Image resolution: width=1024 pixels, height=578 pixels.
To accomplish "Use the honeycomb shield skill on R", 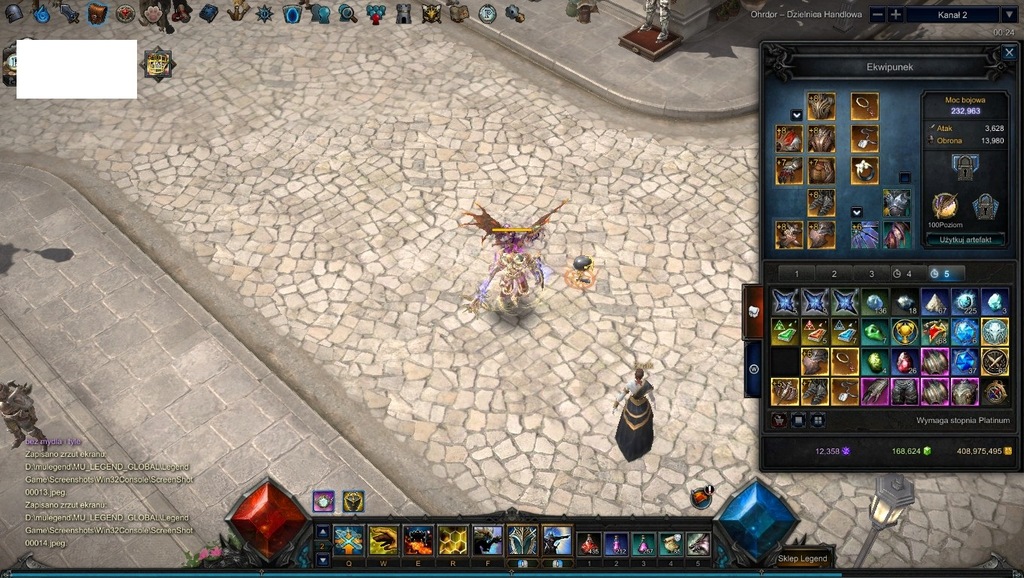I will point(452,540).
